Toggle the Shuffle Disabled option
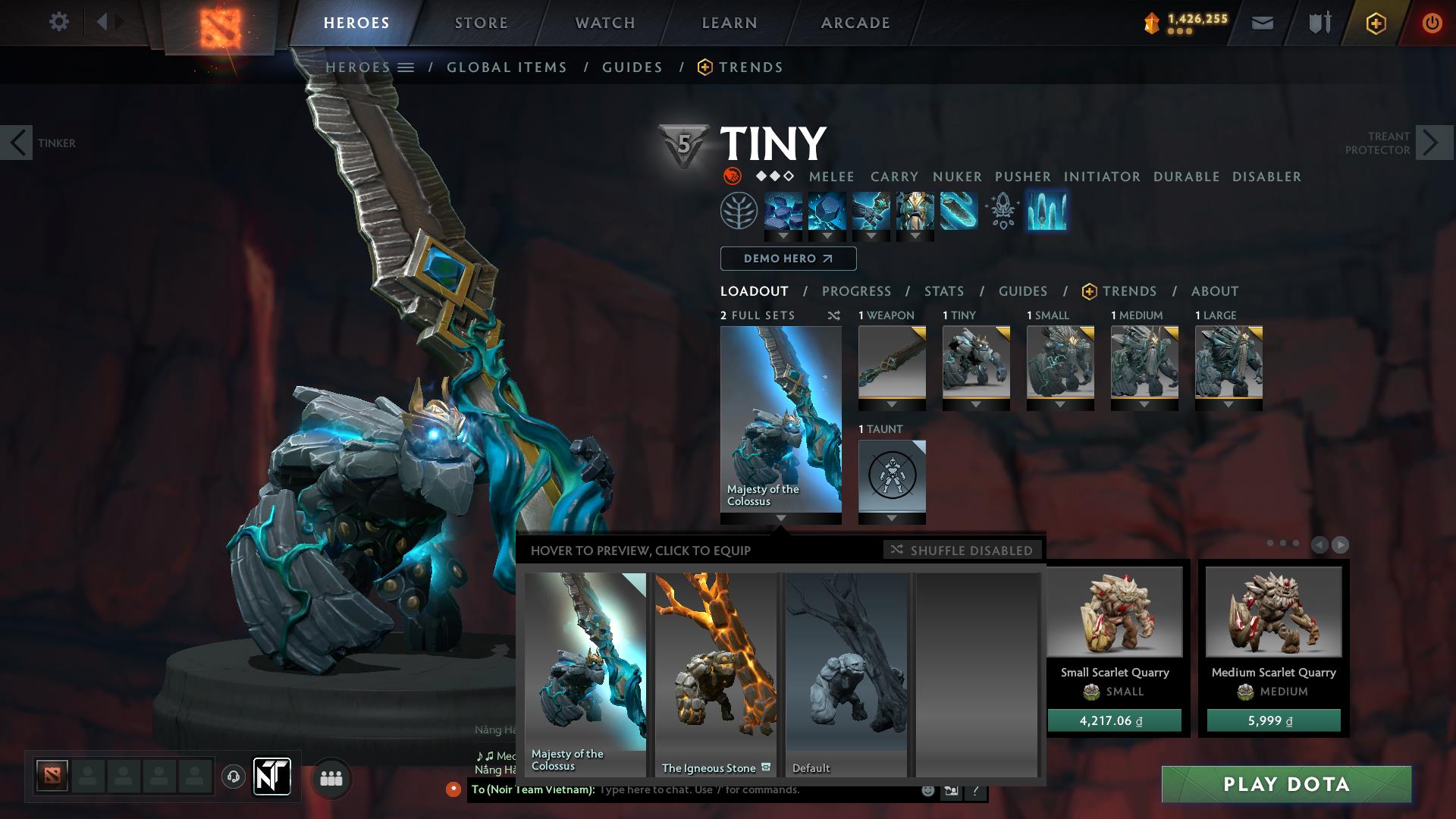This screenshot has height=819, width=1456. [x=962, y=551]
